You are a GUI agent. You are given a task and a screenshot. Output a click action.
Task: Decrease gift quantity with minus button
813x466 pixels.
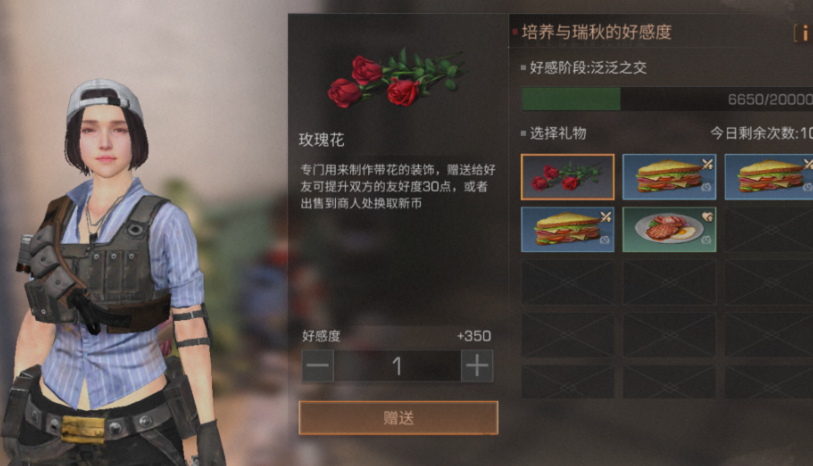(318, 366)
